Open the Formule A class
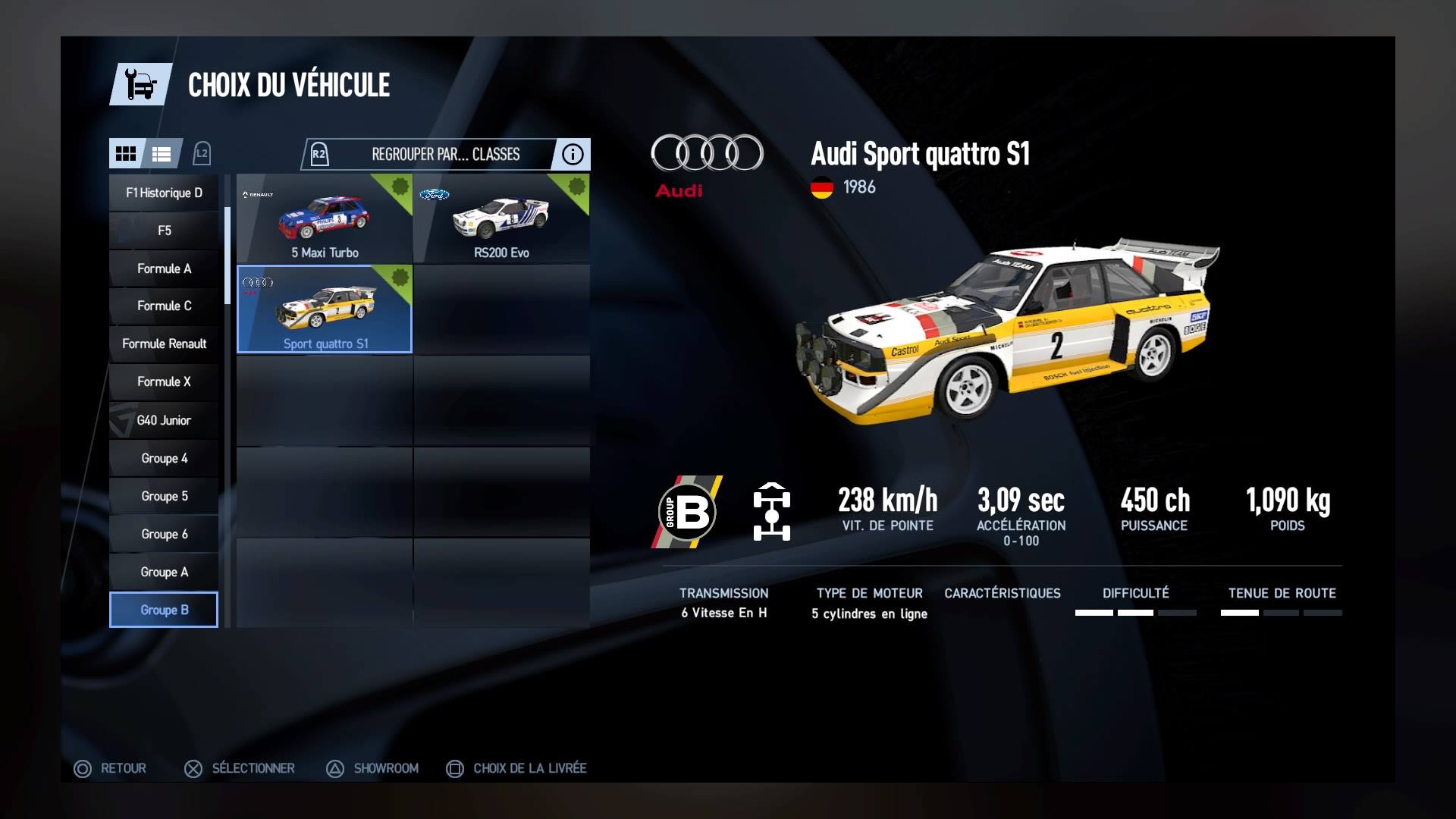 (x=164, y=268)
